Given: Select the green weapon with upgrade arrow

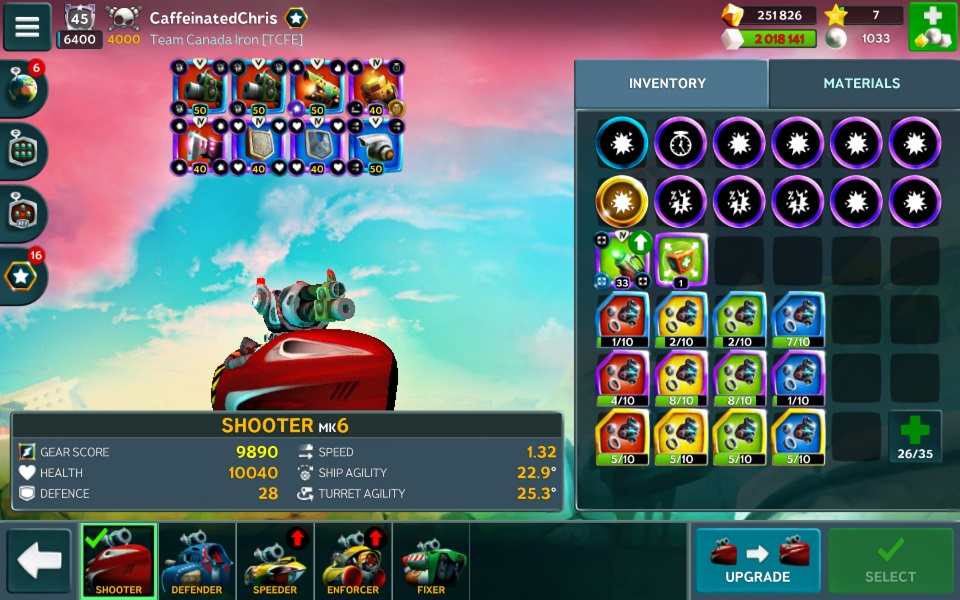Looking at the screenshot, I should 622,260.
